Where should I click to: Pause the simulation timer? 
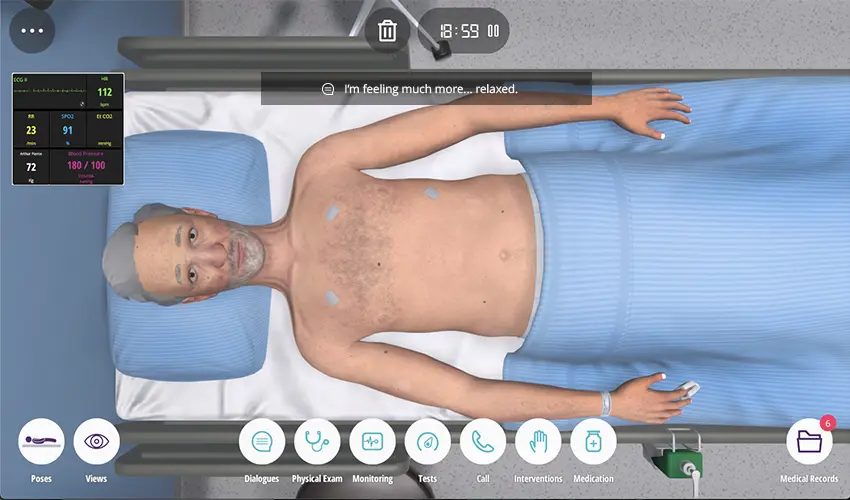(493, 31)
